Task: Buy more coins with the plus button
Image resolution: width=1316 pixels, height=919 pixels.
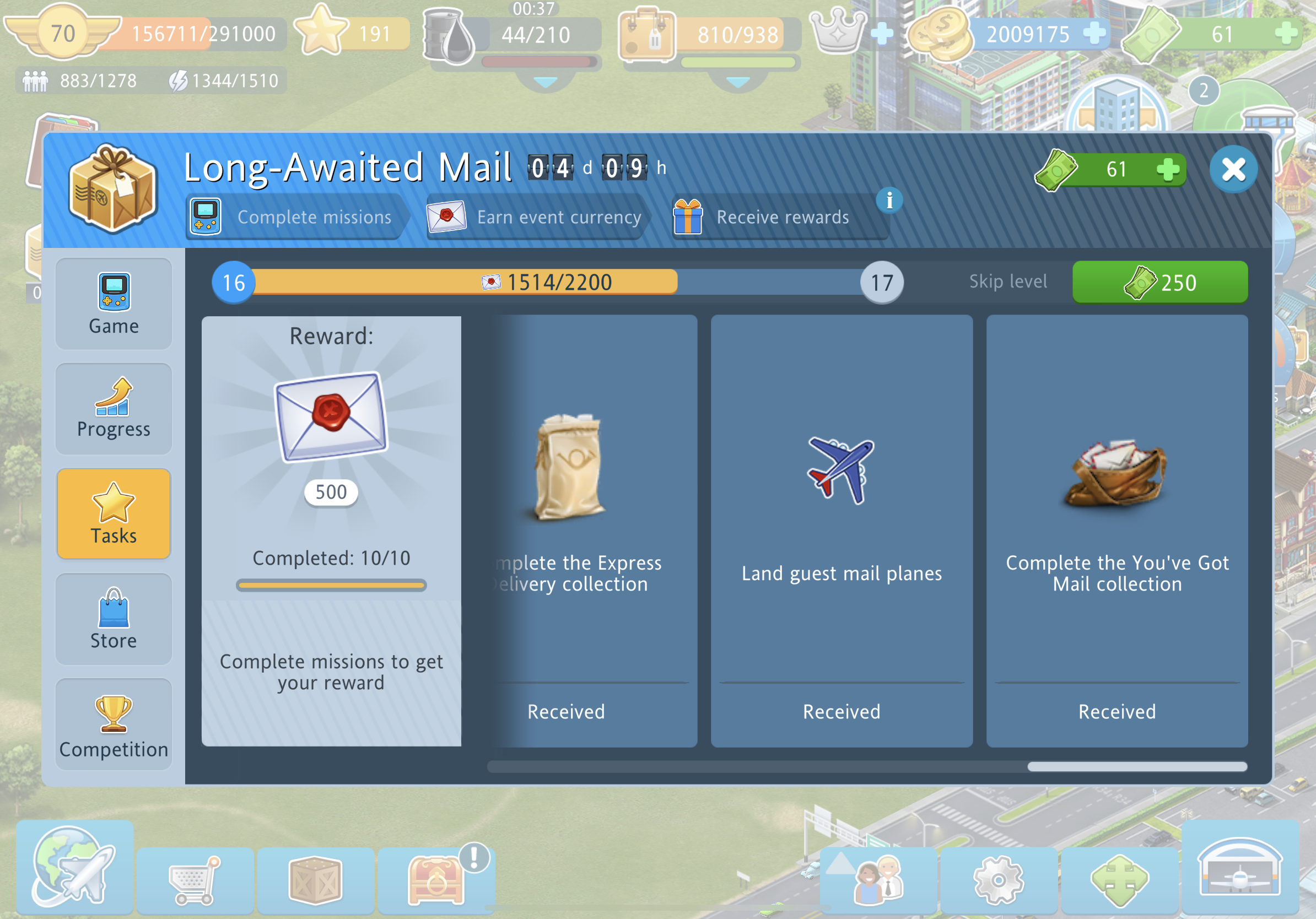Action: pyautogui.click(x=1093, y=33)
